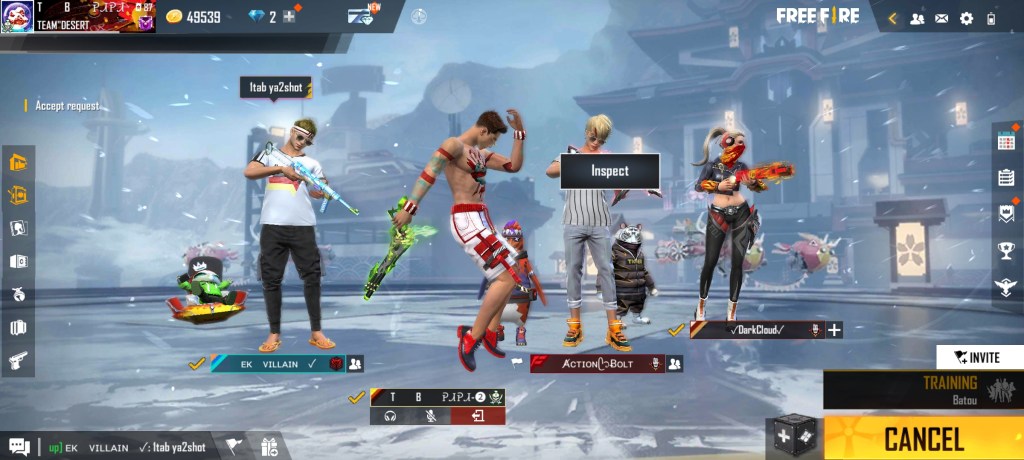
Task: Open the friends list icon
Action: click(916, 18)
